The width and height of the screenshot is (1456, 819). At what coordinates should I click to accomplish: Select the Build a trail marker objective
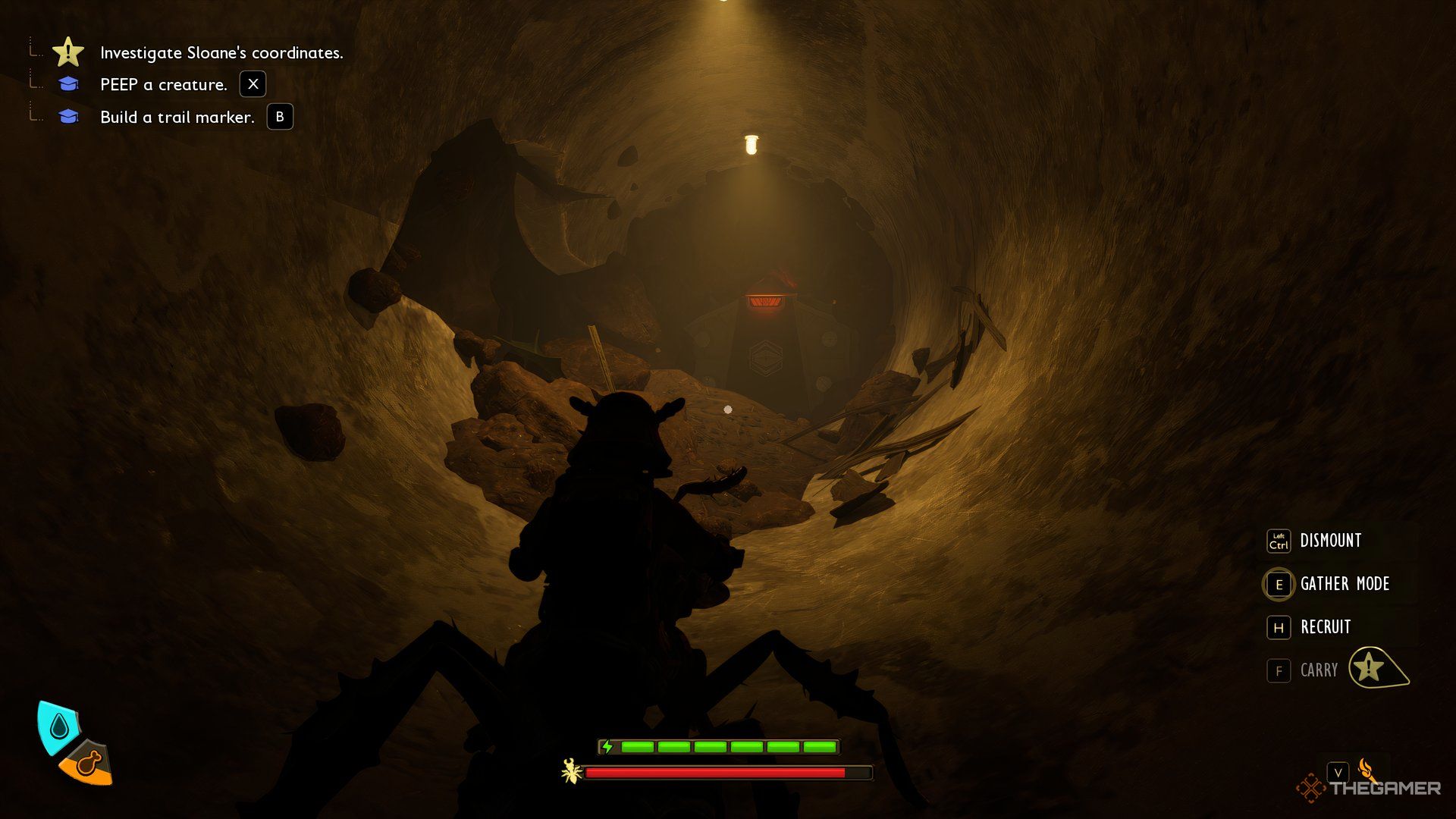177,118
